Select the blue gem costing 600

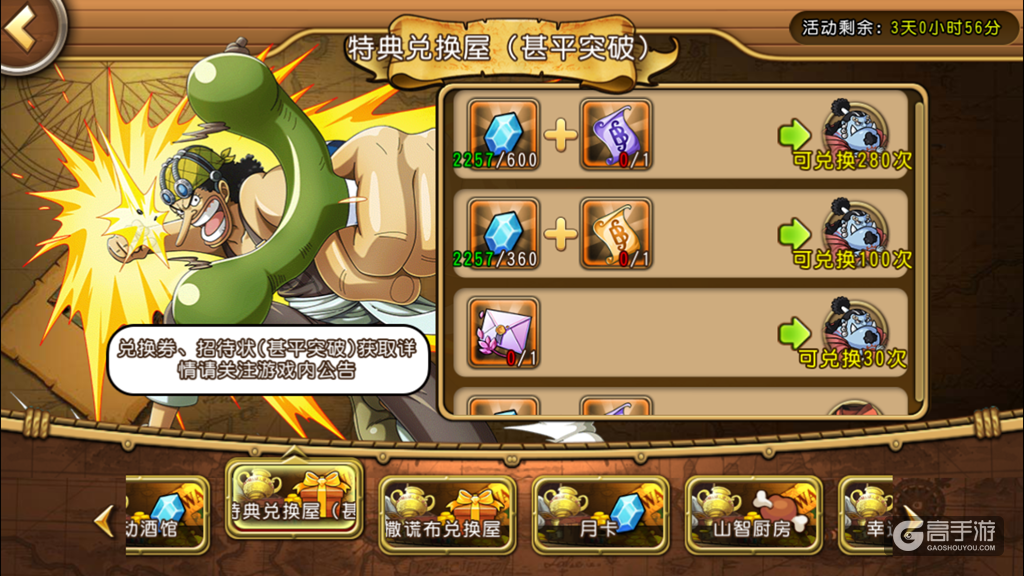tap(504, 134)
